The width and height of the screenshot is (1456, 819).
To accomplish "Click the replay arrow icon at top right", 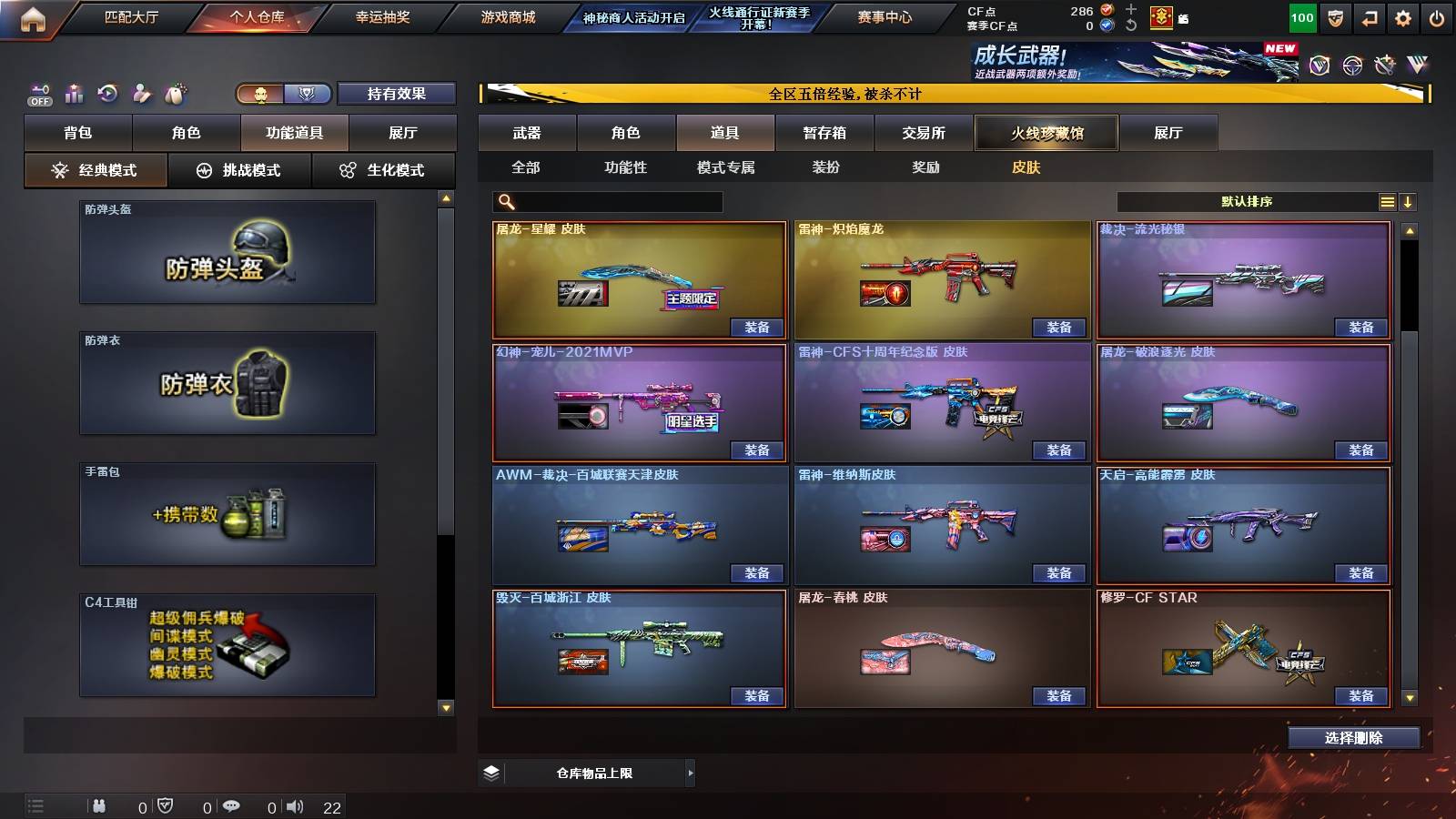I will click(x=1370, y=18).
